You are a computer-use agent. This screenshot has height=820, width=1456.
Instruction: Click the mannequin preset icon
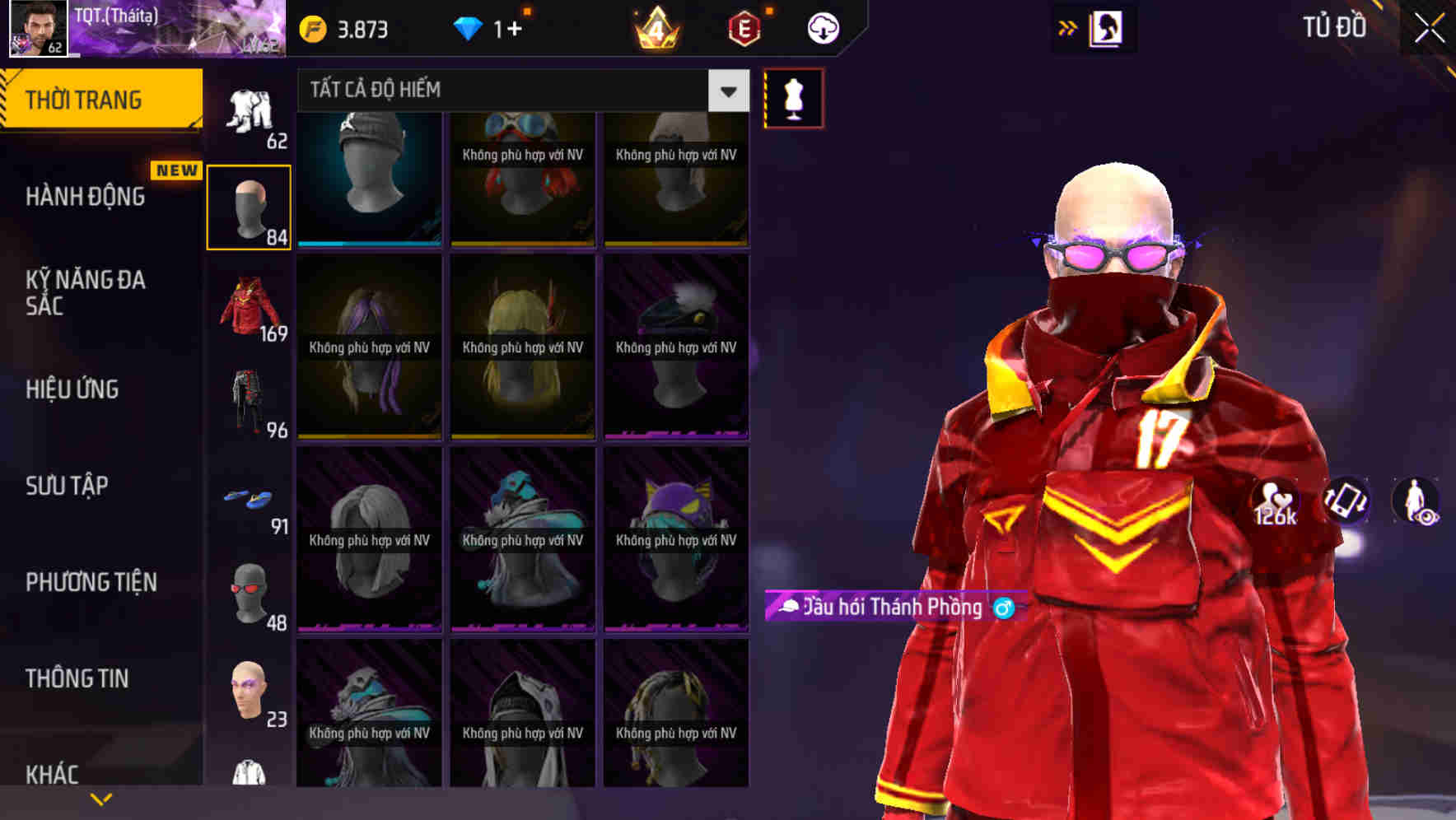point(793,97)
